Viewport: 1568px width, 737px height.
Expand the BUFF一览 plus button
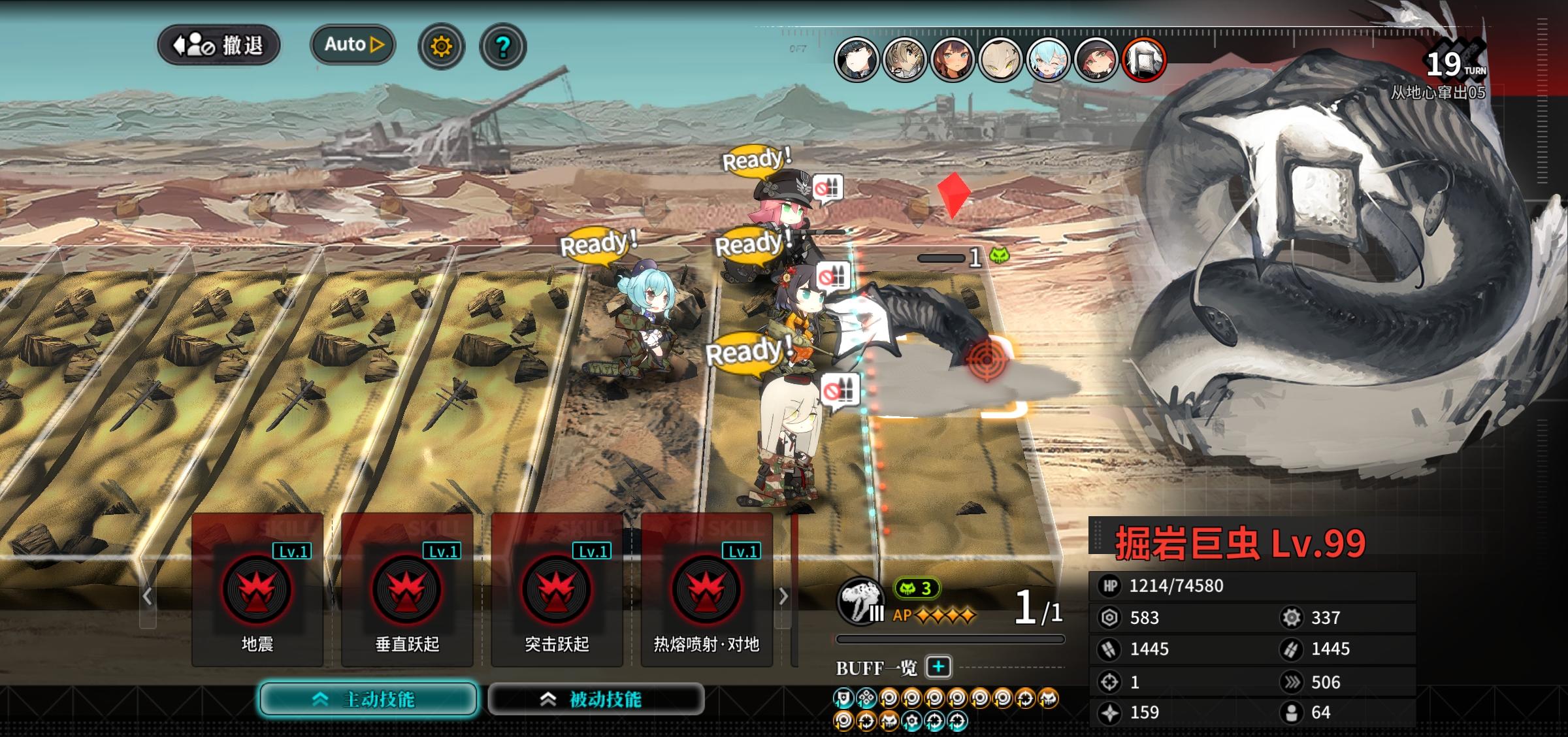click(x=938, y=667)
